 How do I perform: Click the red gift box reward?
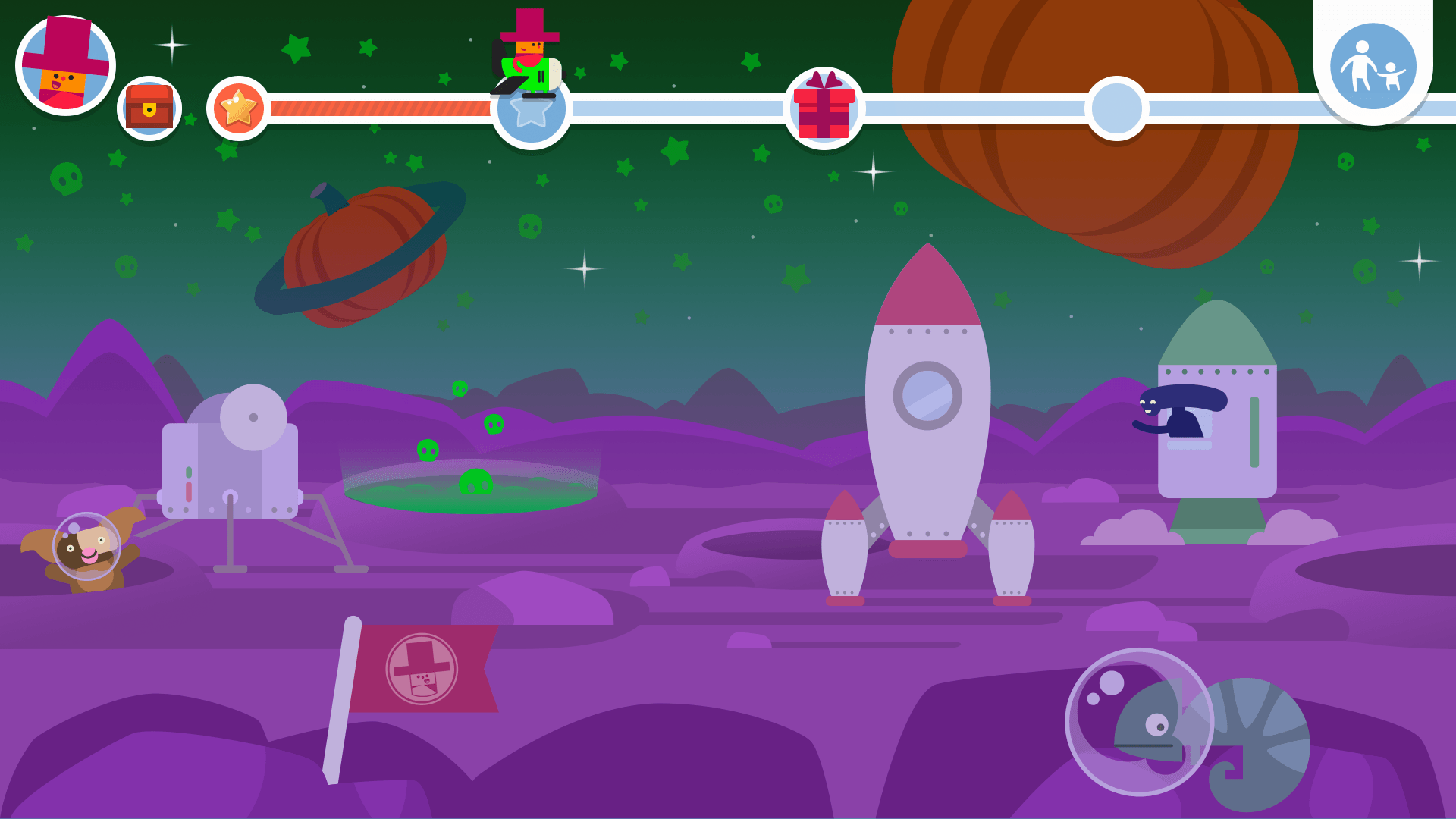(x=824, y=108)
